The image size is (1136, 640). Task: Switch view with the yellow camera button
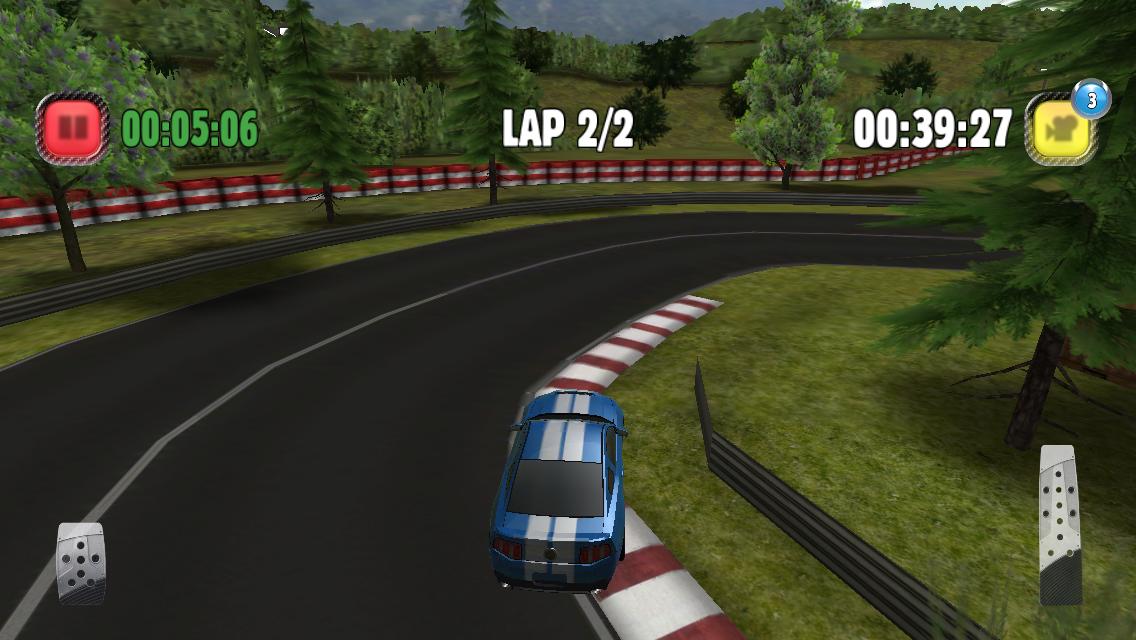pyautogui.click(x=1060, y=129)
